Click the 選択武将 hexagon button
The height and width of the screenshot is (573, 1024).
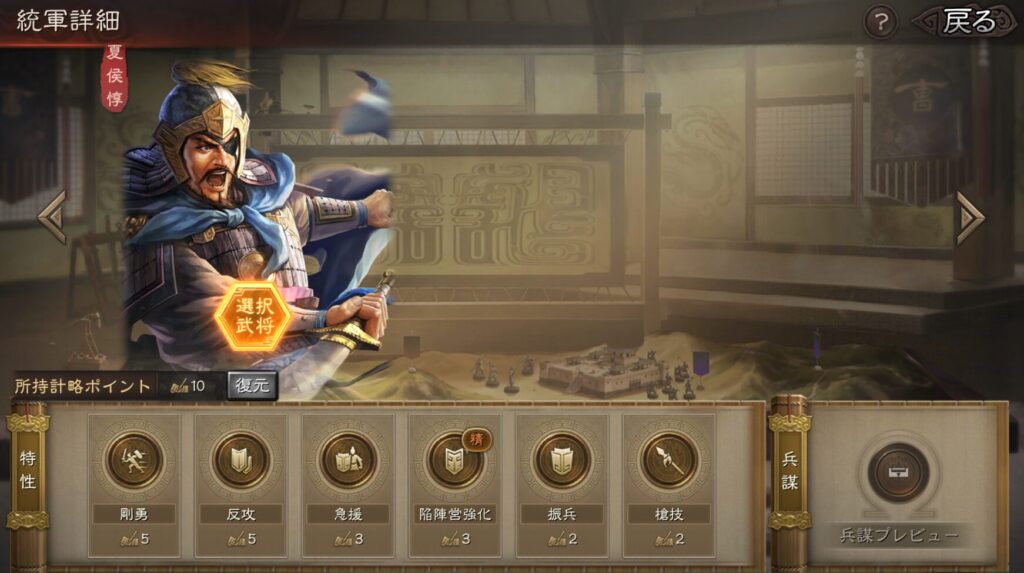[252, 315]
